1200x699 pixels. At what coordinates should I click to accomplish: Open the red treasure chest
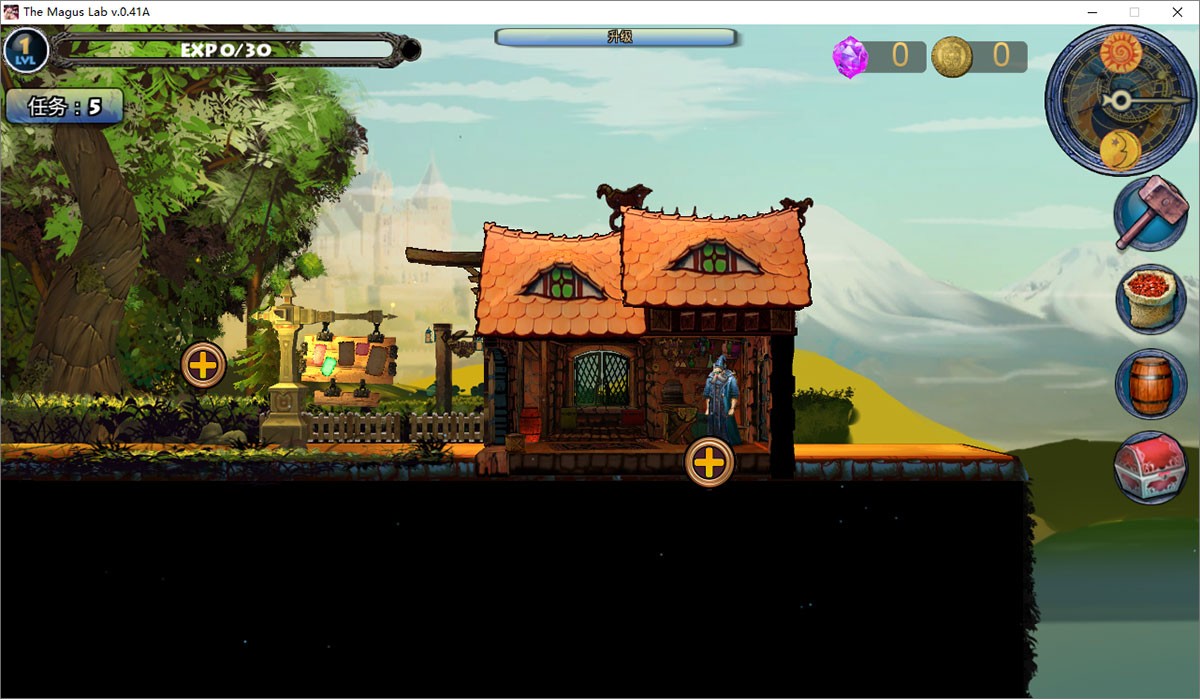[x=1151, y=467]
